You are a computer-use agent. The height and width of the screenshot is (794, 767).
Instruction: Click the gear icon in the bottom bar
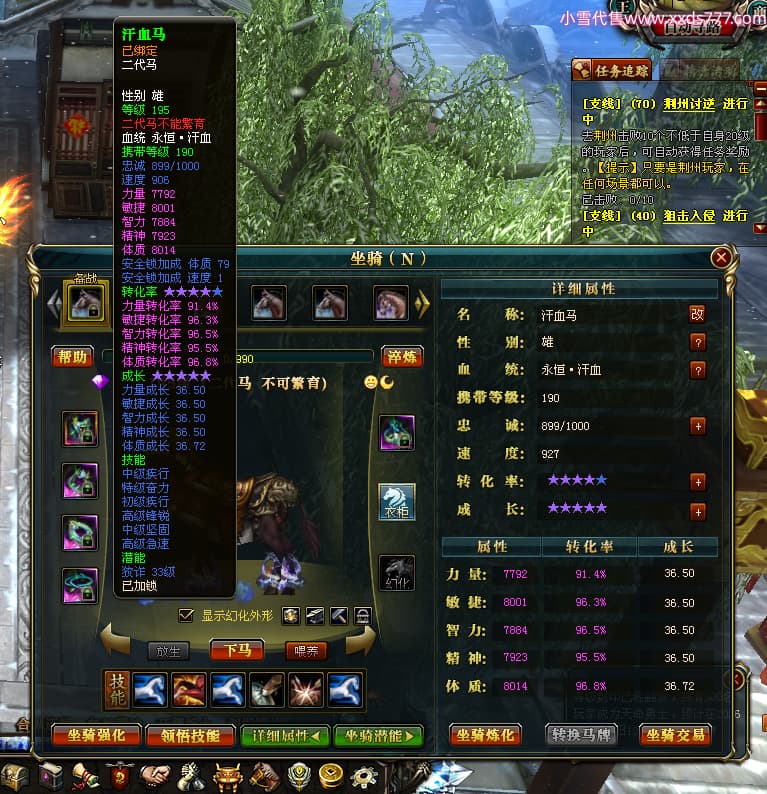click(364, 775)
